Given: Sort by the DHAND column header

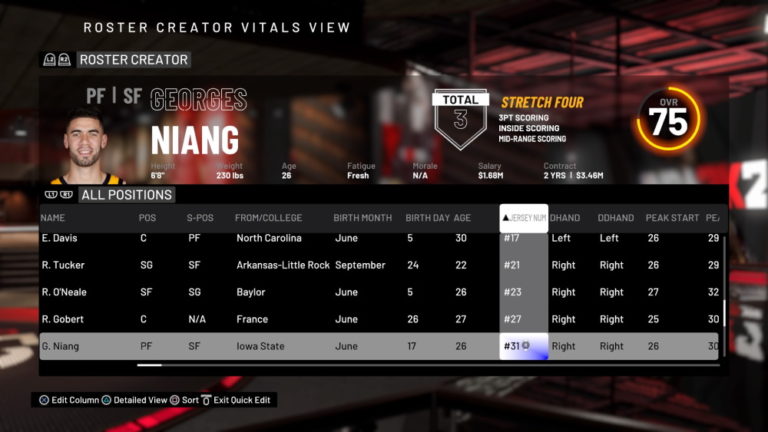Looking at the screenshot, I should [x=565, y=218].
